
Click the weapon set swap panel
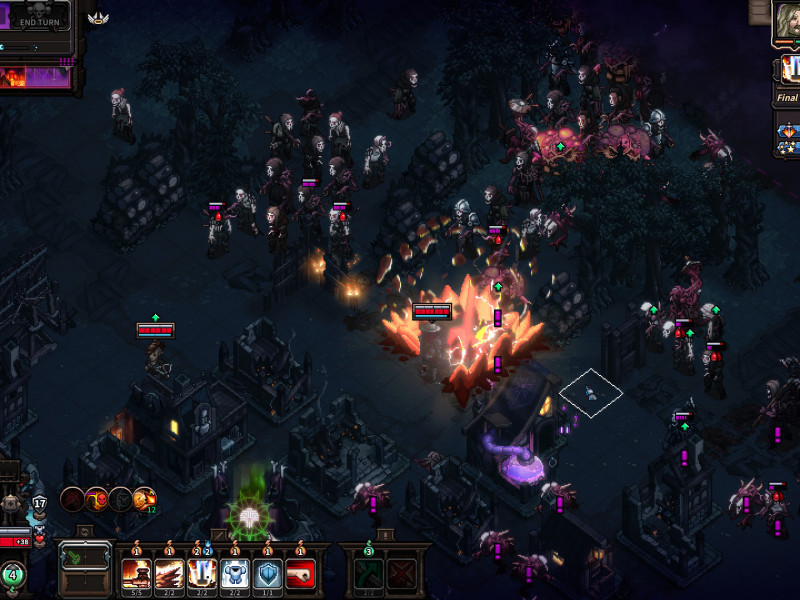pyautogui.click(x=85, y=568)
